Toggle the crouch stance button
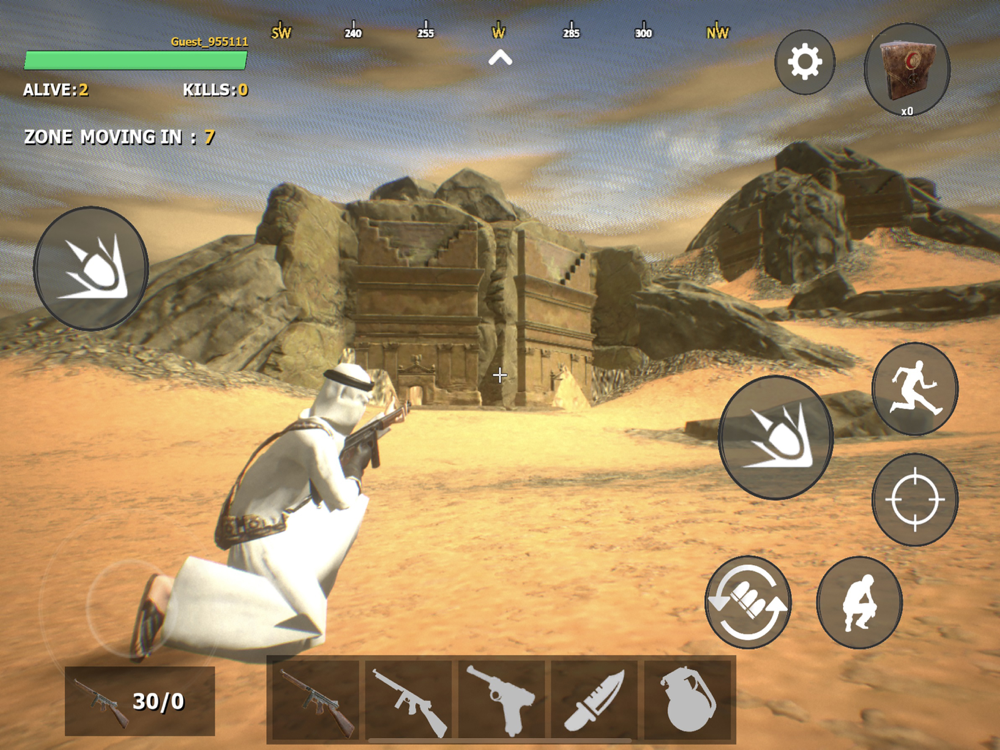The height and width of the screenshot is (750, 1000). 860,602
